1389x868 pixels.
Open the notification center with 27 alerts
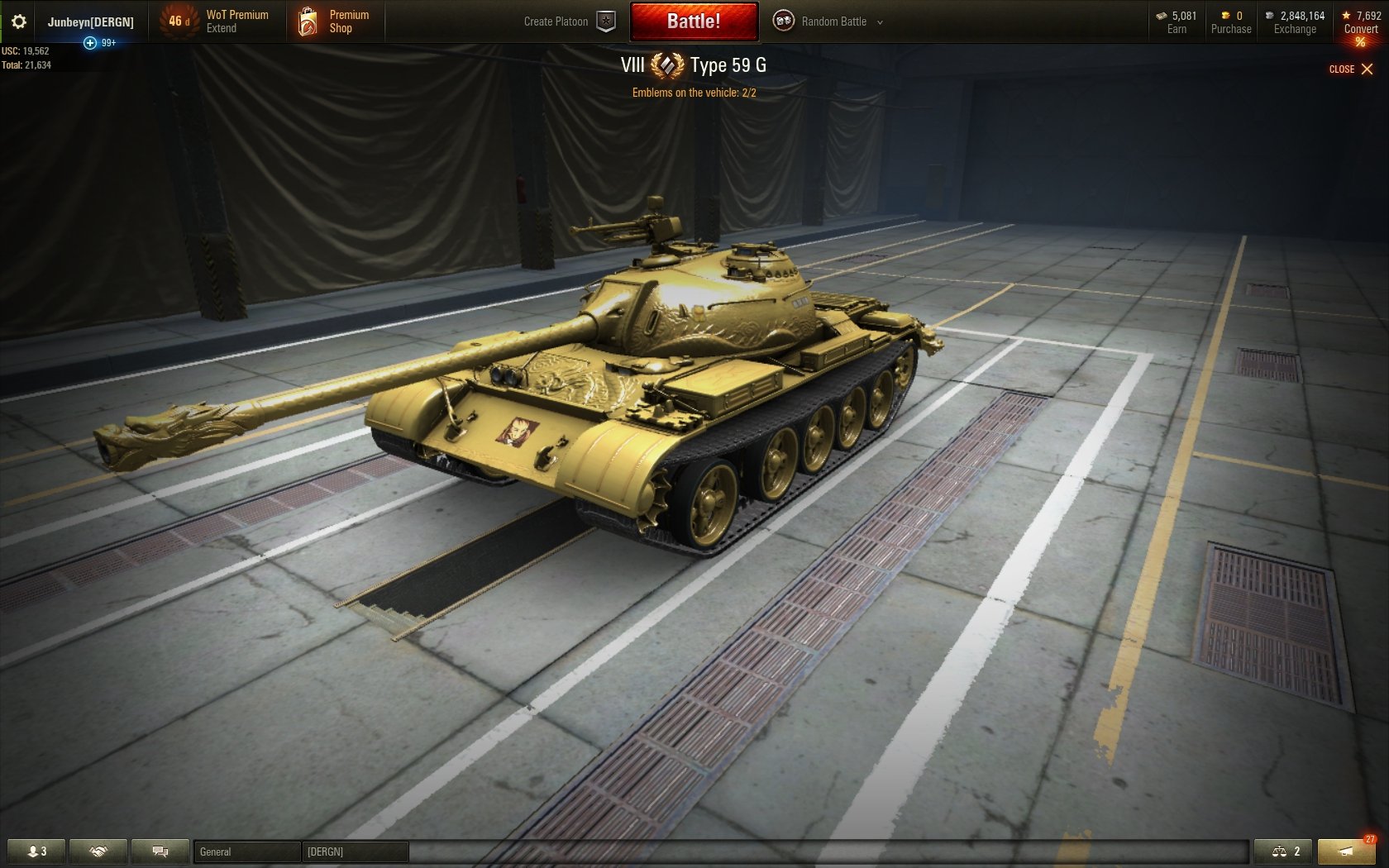(x=1346, y=851)
